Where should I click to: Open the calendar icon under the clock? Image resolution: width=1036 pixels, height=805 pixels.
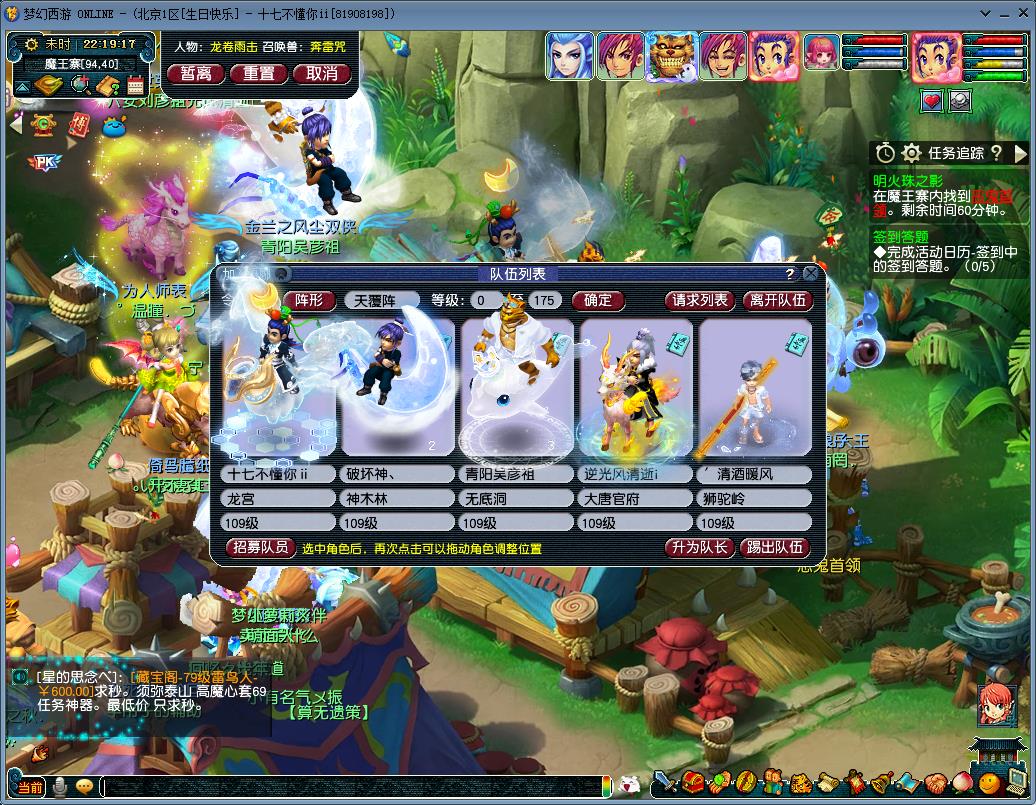[x=135, y=86]
